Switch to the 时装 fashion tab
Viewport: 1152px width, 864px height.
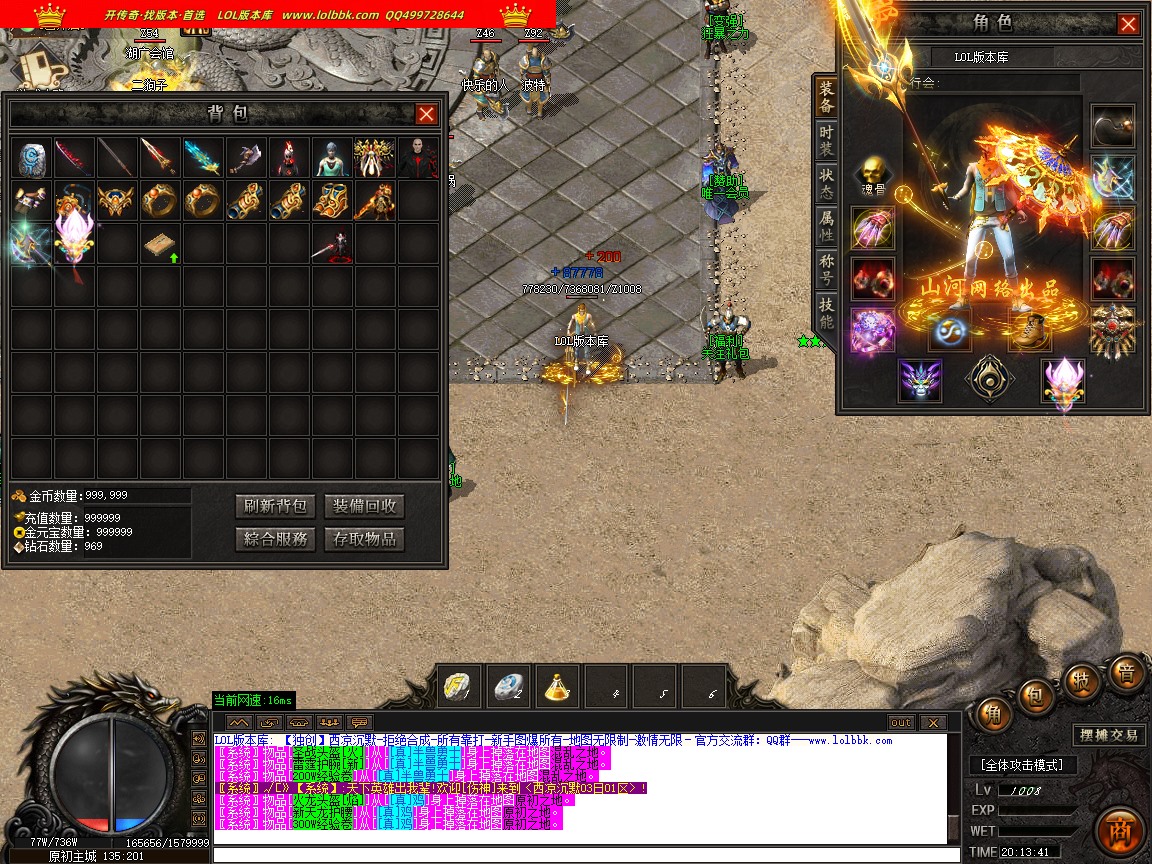click(x=826, y=141)
